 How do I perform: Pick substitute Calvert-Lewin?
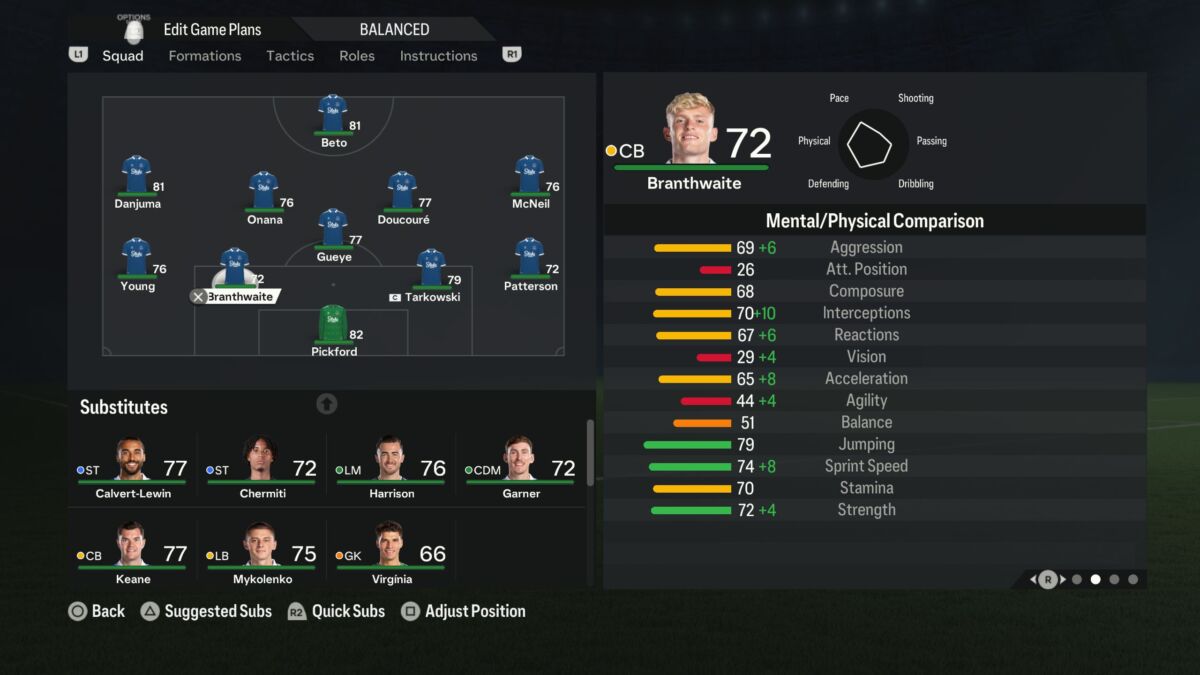coord(132,467)
